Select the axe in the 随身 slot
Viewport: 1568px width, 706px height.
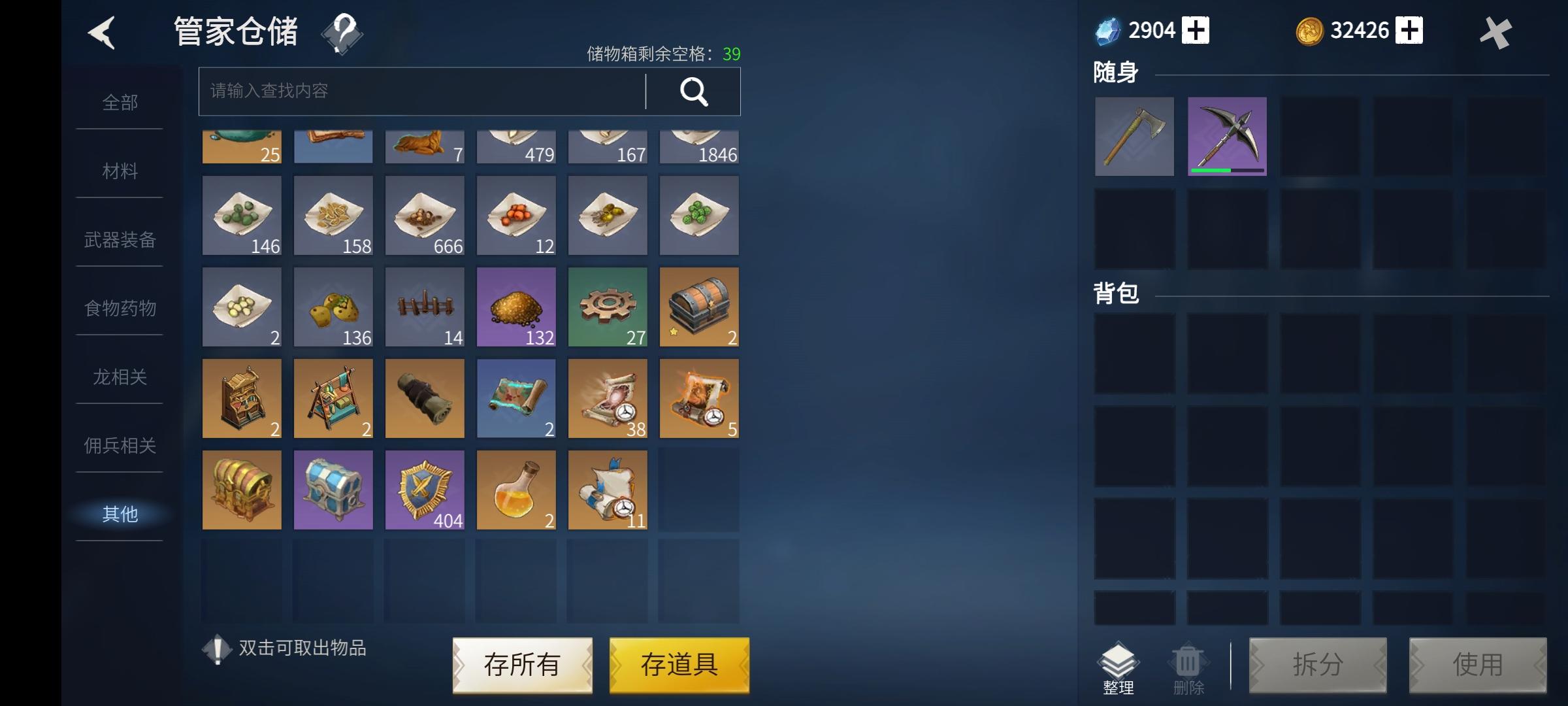[x=1135, y=137]
